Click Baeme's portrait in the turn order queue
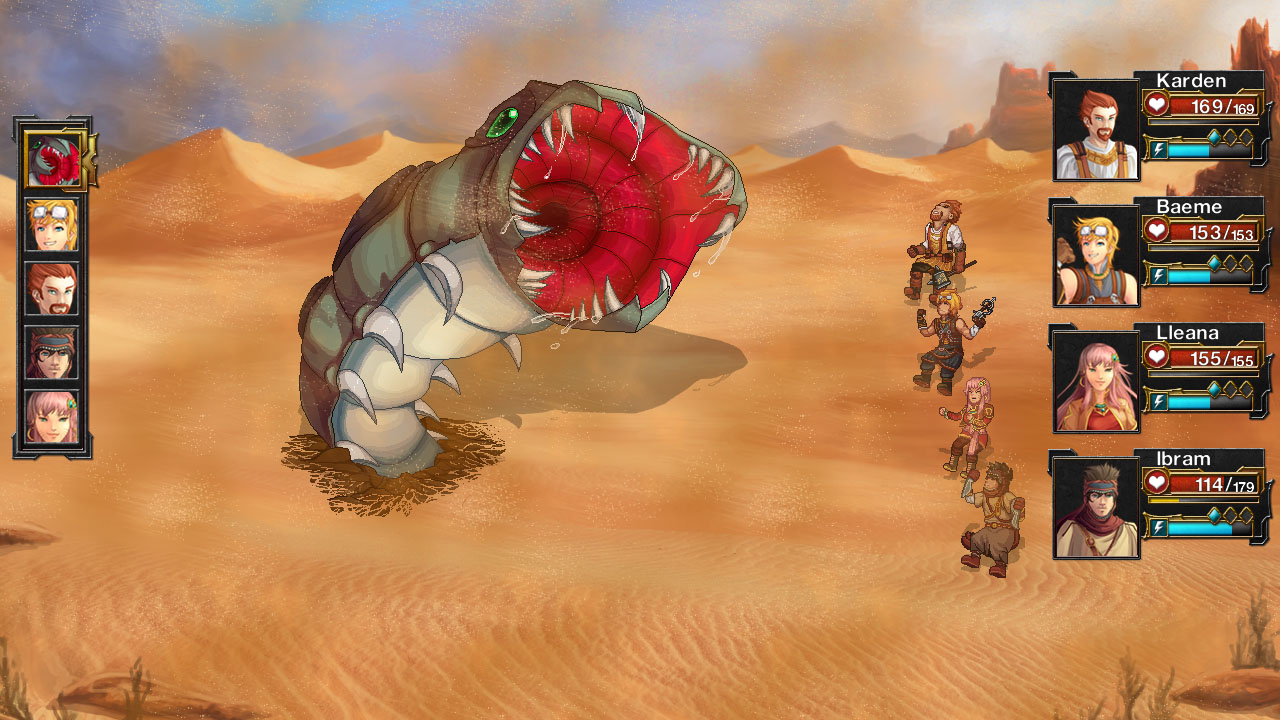The width and height of the screenshot is (1280, 720). pyautogui.click(x=51, y=225)
